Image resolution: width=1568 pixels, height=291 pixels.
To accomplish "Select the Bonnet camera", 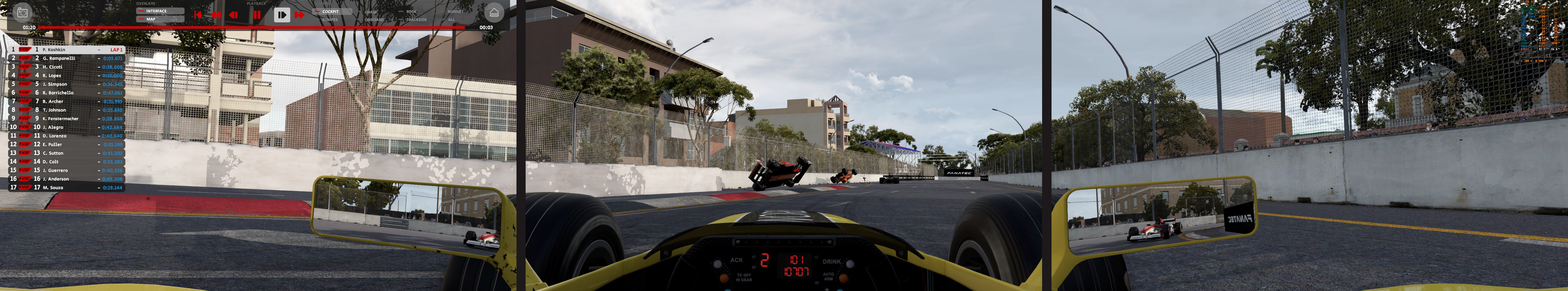I will pos(455,12).
